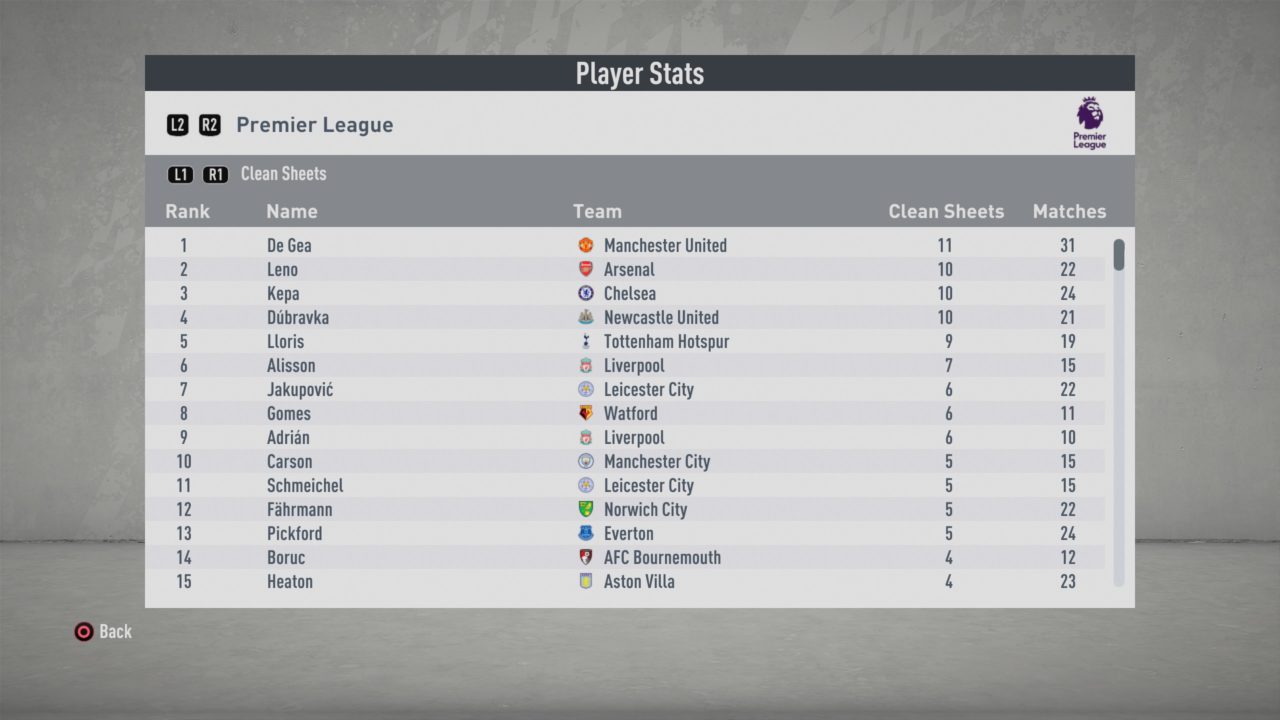The height and width of the screenshot is (720, 1280).
Task: Choose the Boruc AFC Bournemouth row
Action: tap(640, 557)
